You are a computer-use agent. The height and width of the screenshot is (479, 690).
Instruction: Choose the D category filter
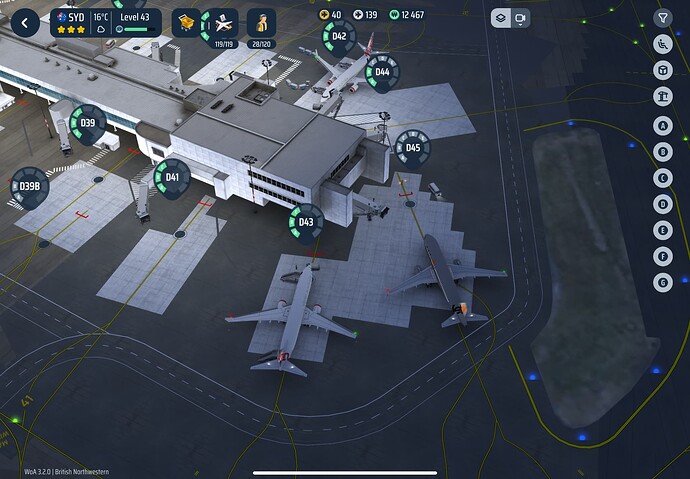662,204
